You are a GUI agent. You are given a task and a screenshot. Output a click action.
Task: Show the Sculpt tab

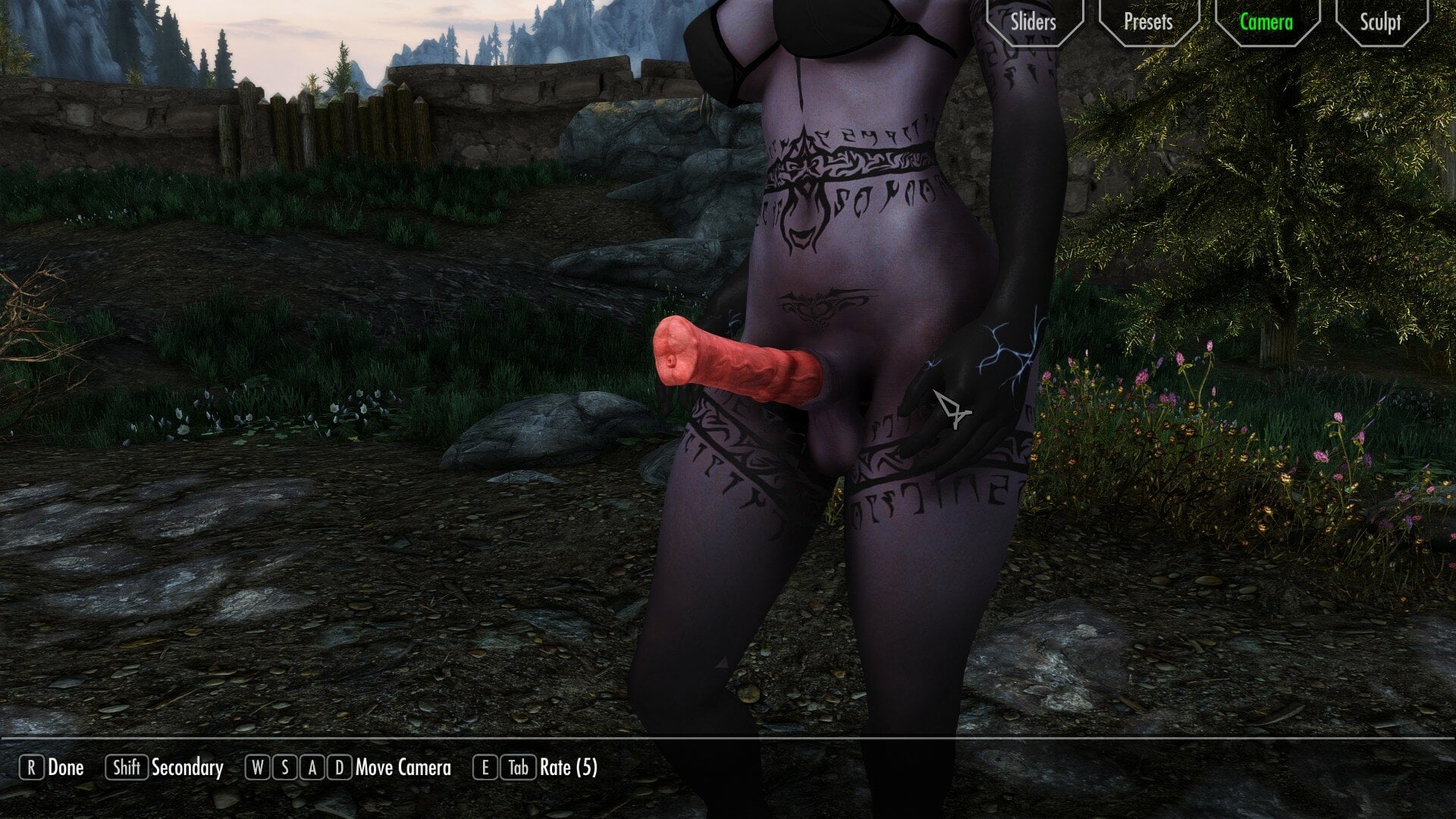tap(1380, 21)
